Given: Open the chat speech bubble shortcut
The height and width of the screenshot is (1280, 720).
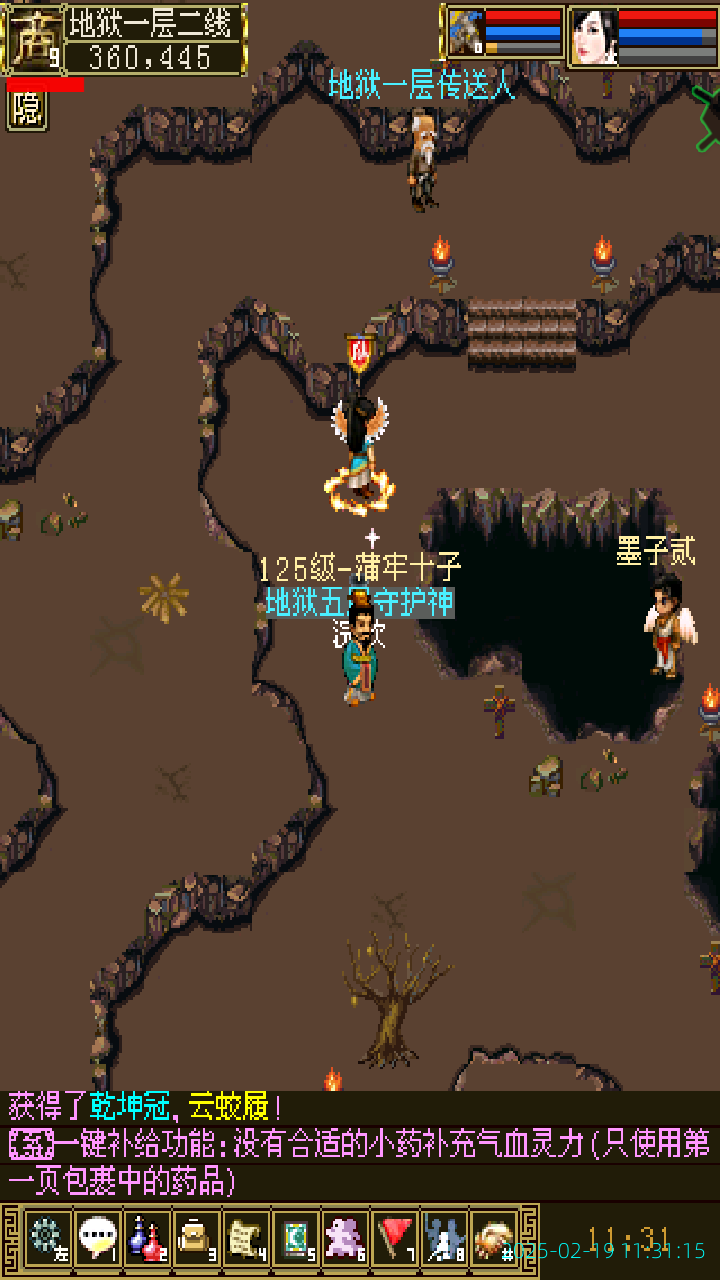Looking at the screenshot, I should [x=97, y=1238].
